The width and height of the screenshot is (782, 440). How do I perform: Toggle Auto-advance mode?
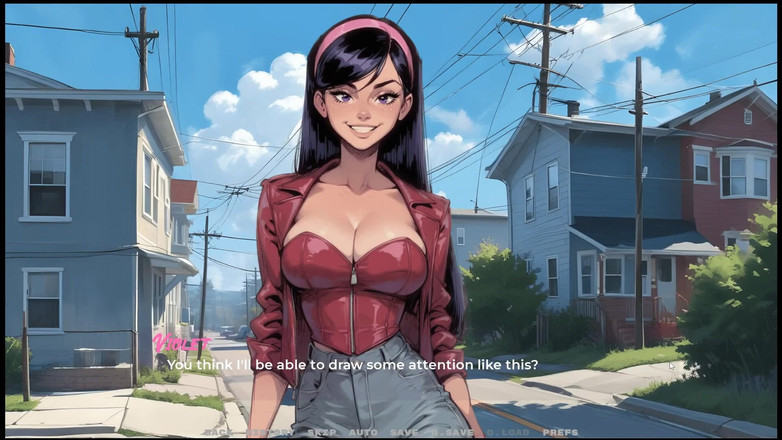tap(362, 432)
